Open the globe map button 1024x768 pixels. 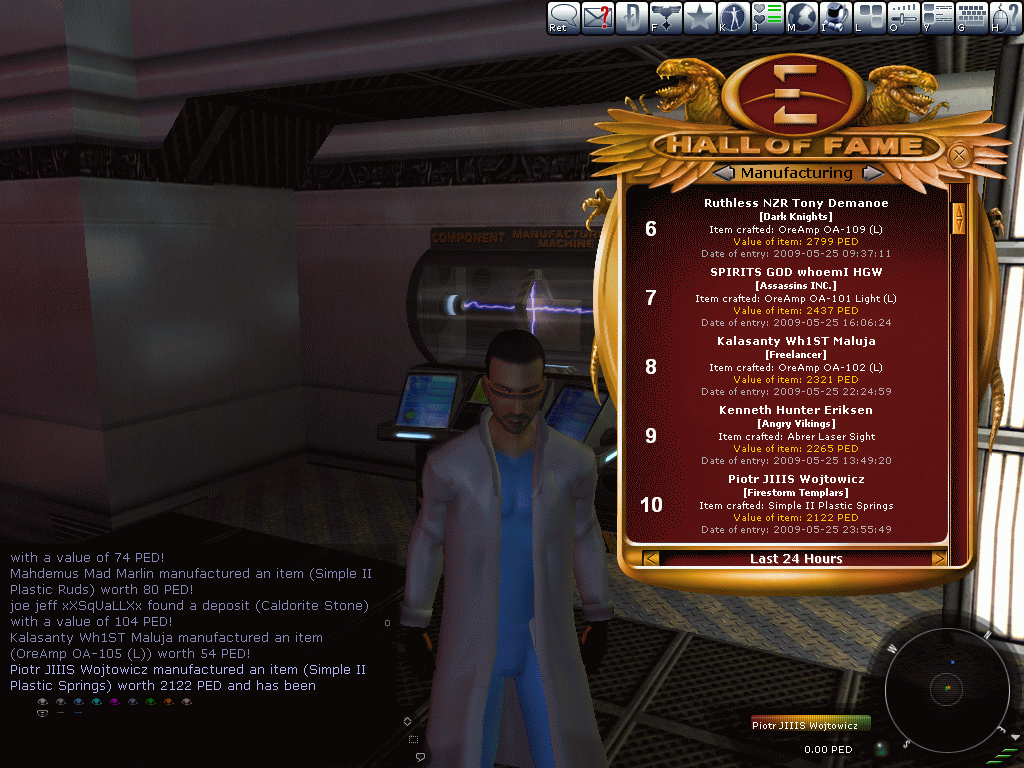pos(801,17)
